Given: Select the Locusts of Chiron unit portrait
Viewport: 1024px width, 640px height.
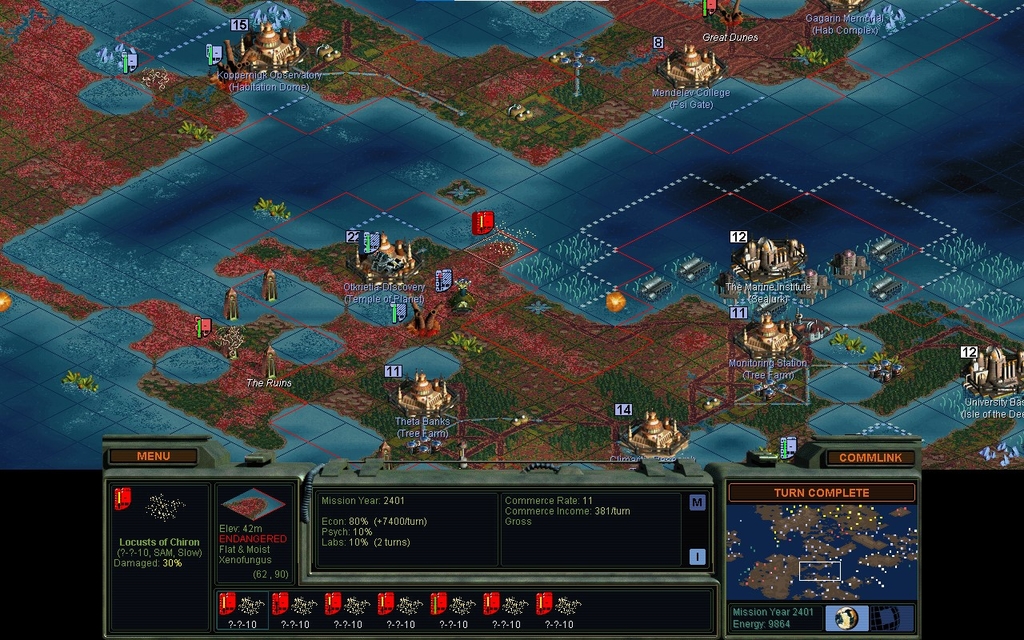Looking at the screenshot, I should pos(159,508).
